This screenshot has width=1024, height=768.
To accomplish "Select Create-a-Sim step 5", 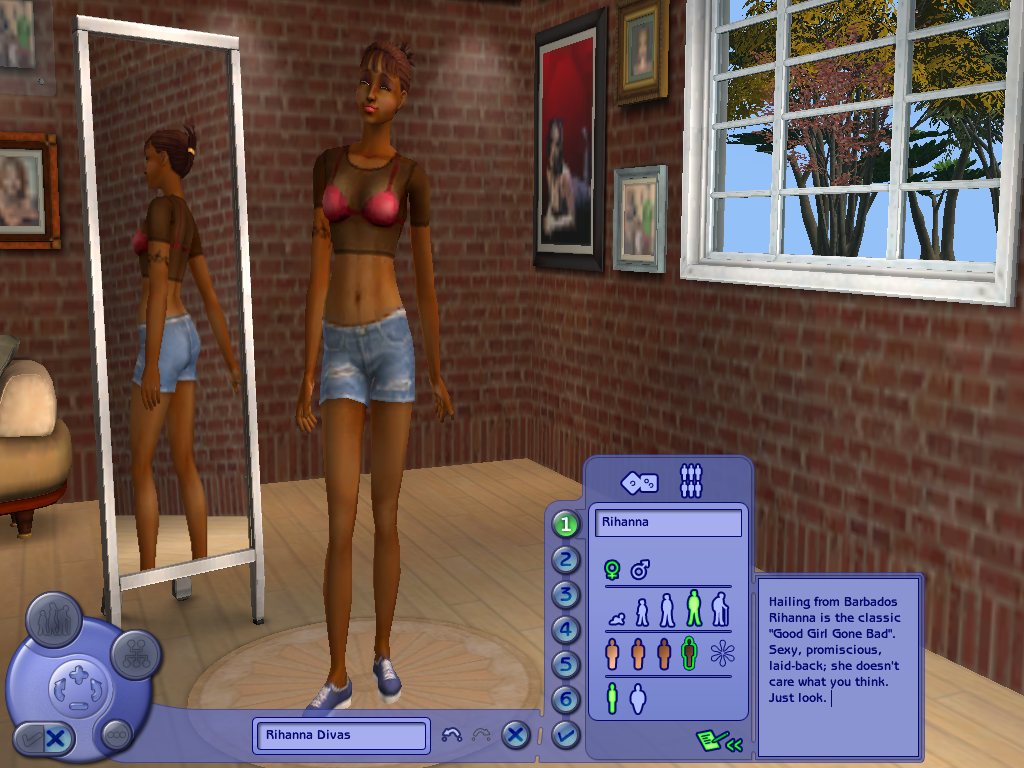I will point(566,665).
